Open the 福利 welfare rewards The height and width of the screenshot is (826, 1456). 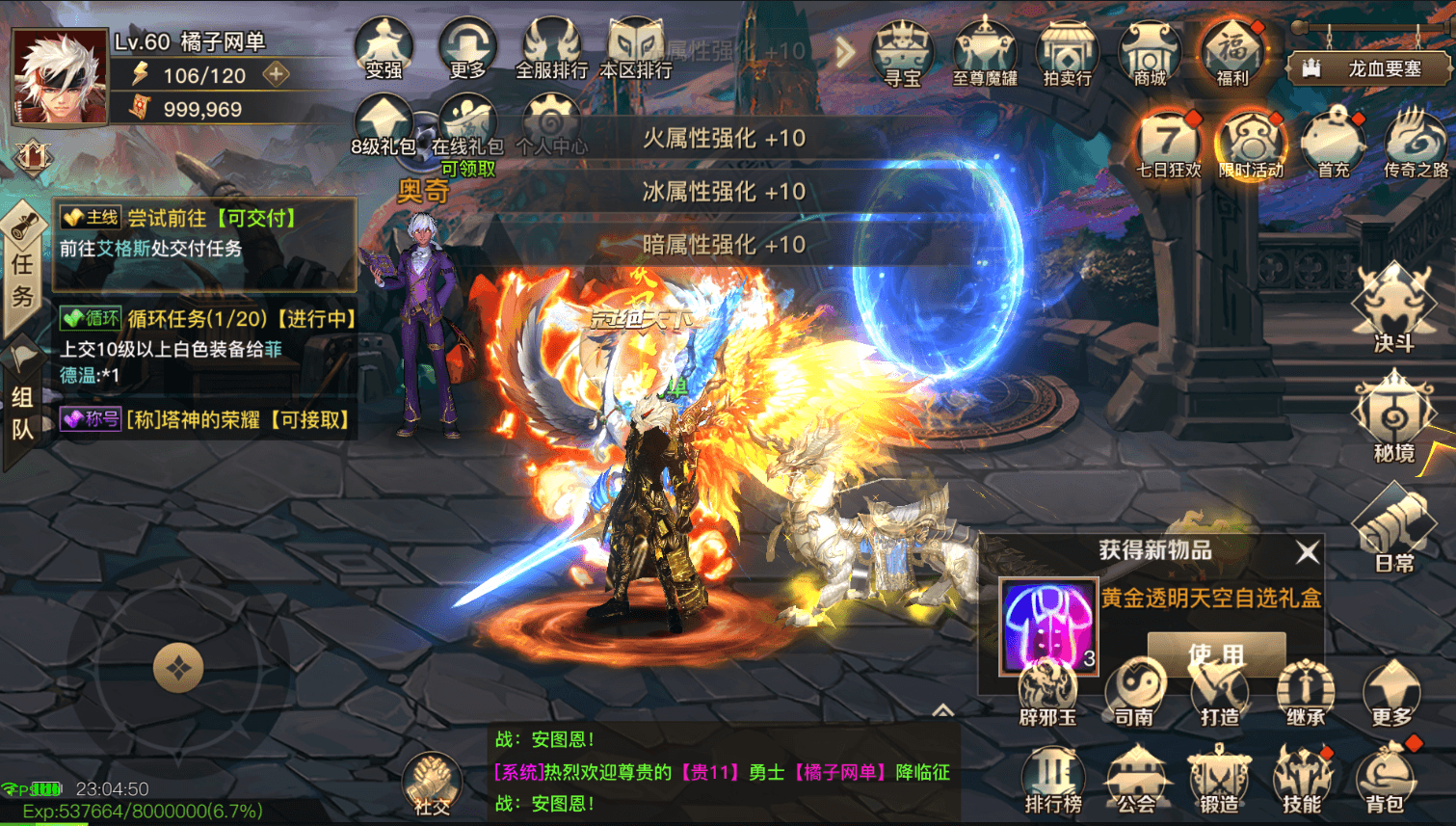pos(1232,53)
